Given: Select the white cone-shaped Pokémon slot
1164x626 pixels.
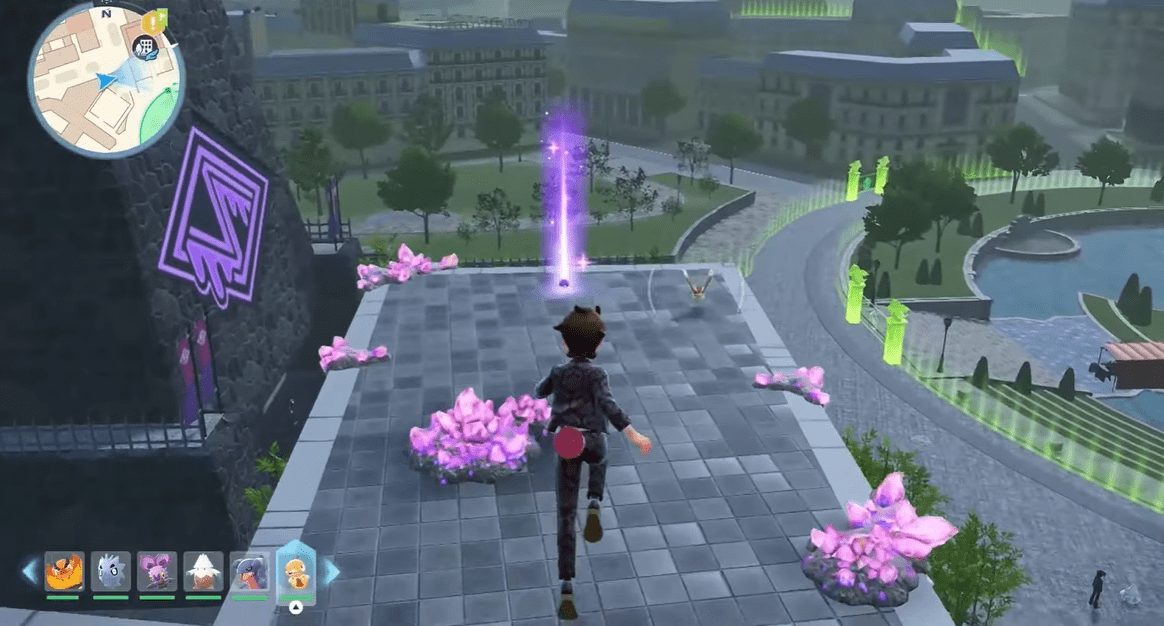Looking at the screenshot, I should coord(203,572).
